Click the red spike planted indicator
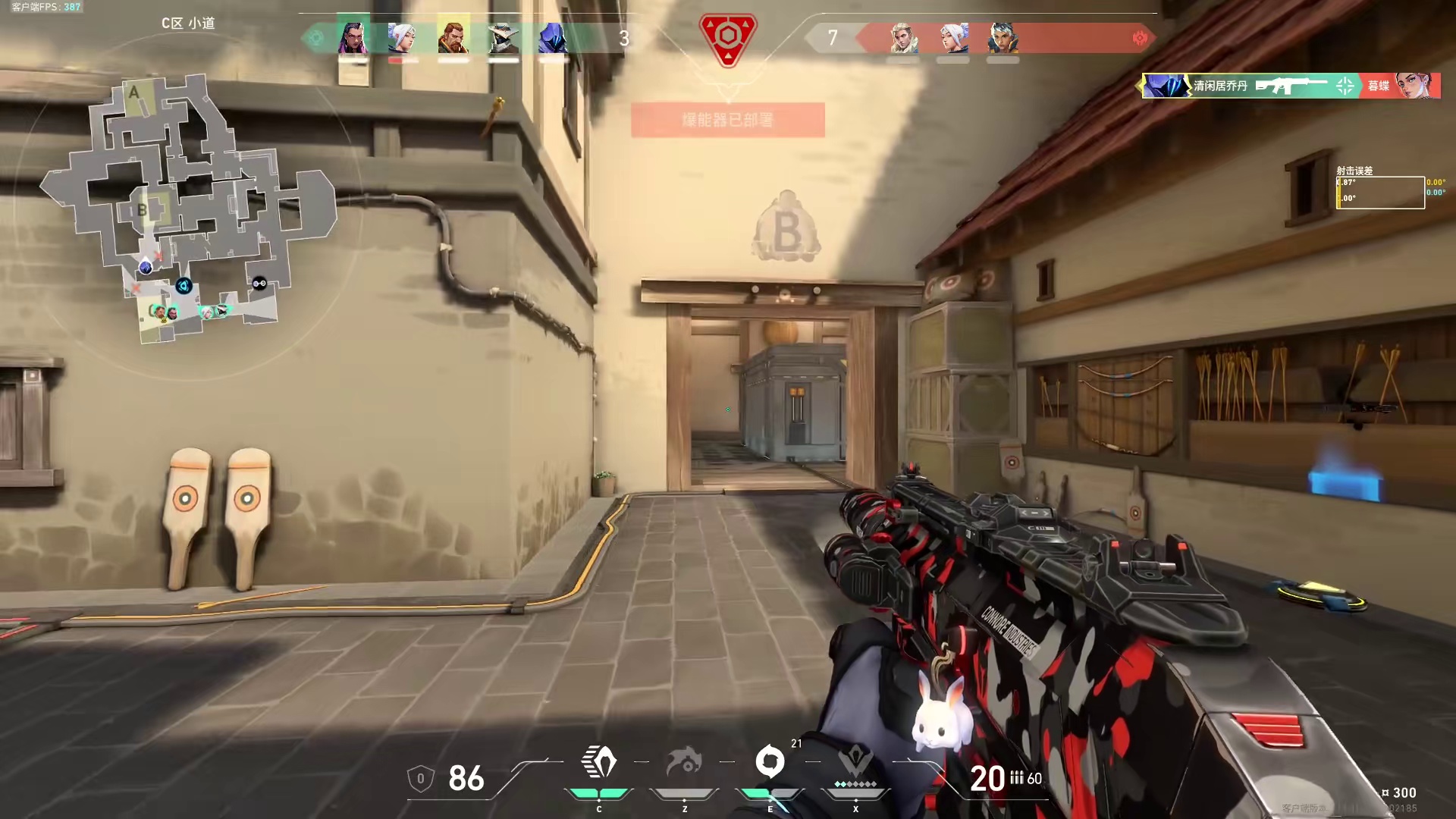This screenshot has height=819, width=1456. coord(728,39)
